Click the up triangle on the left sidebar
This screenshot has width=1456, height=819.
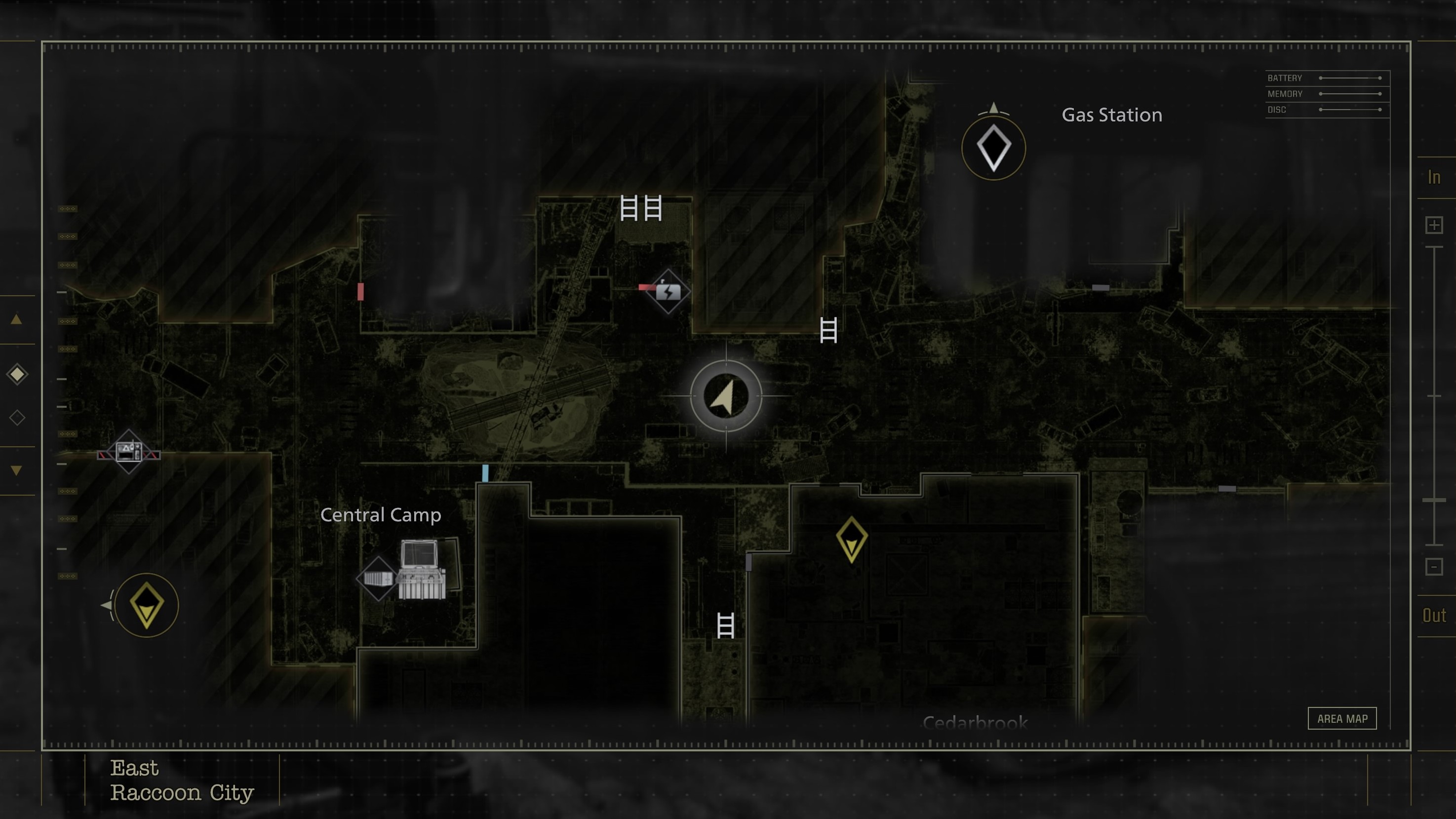tap(17, 320)
